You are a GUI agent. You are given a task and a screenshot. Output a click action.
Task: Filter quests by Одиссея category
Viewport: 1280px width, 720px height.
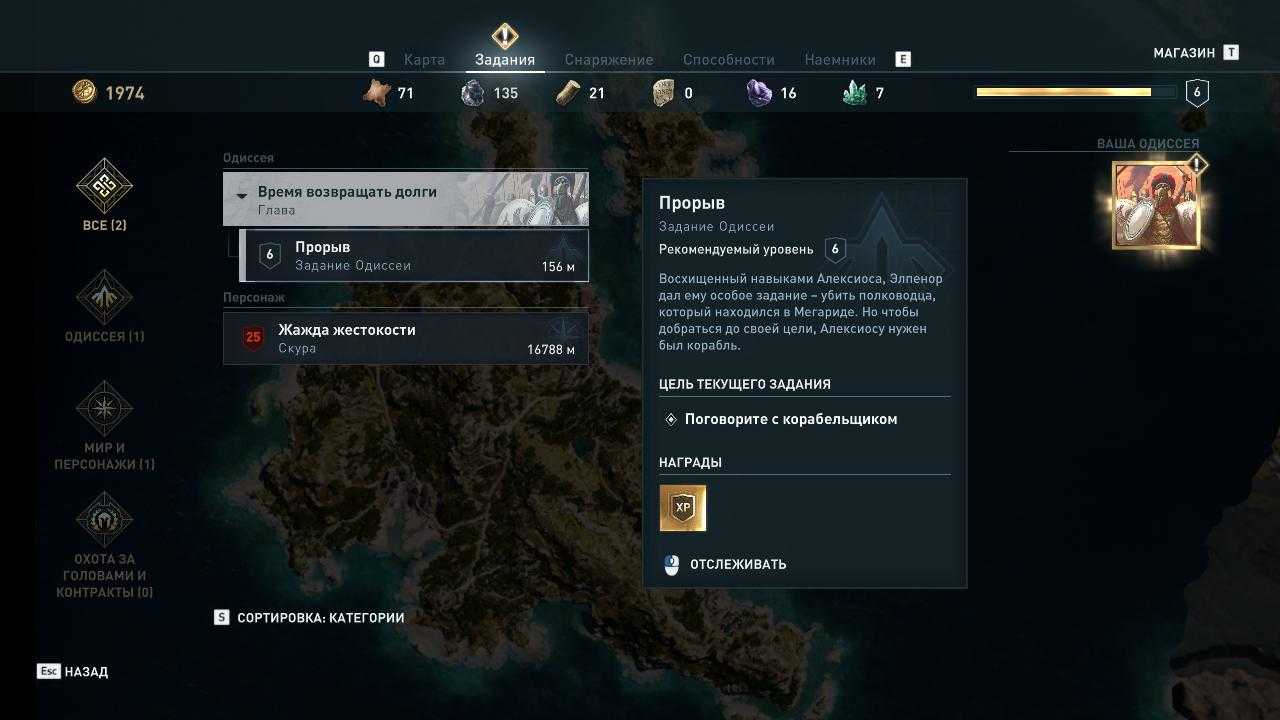point(104,307)
